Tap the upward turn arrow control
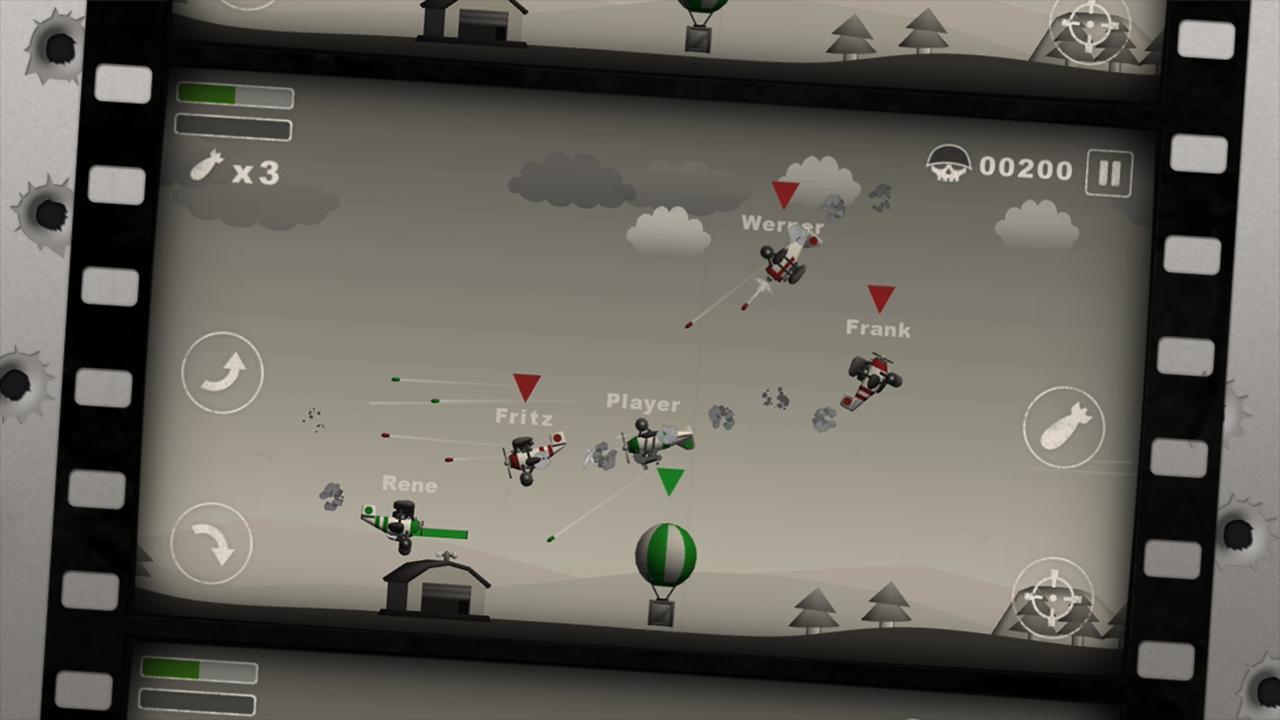The image size is (1280, 720). click(x=222, y=372)
